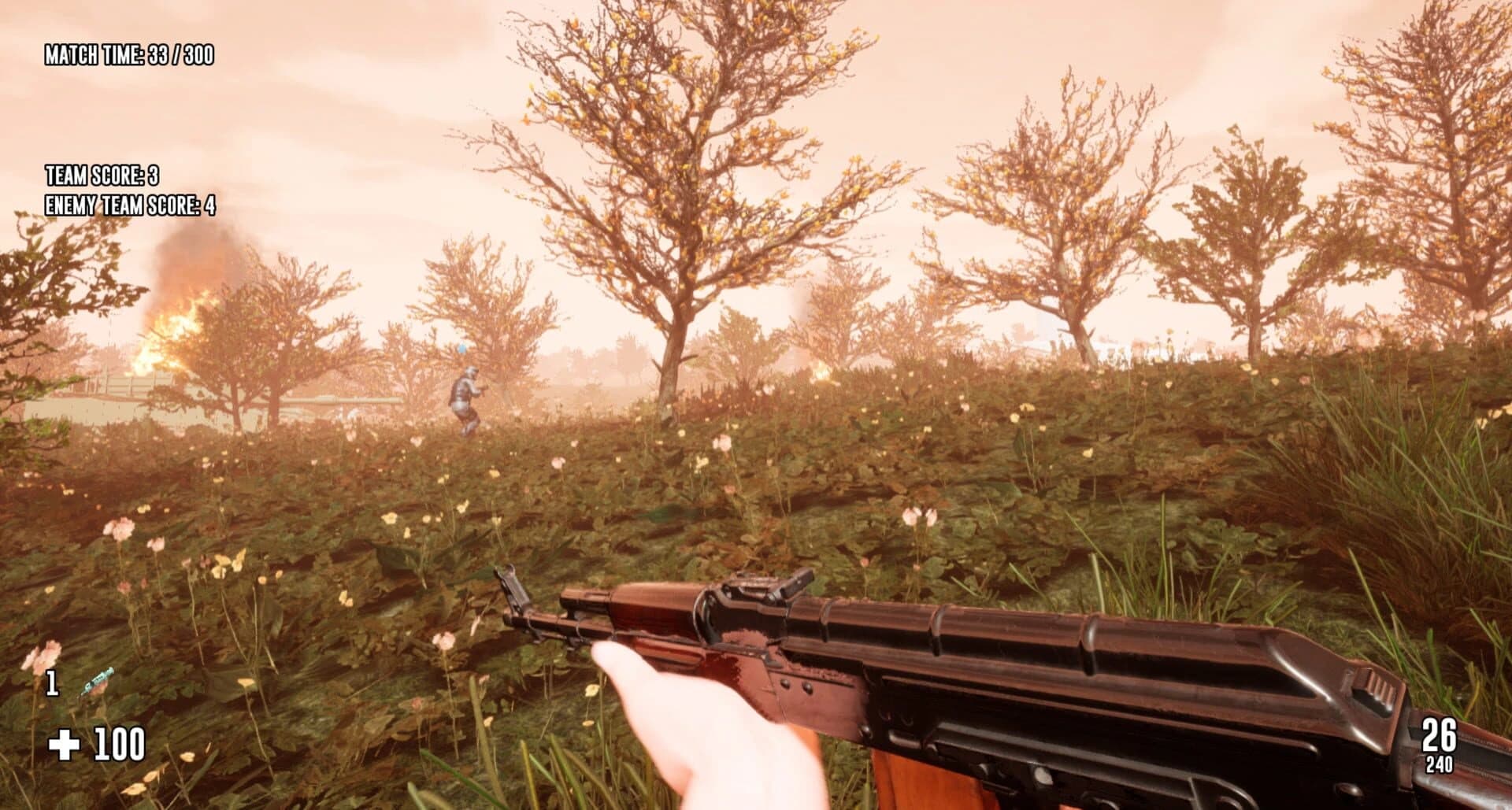This screenshot has width=1512, height=810.
Task: Click the grenade pictured beside the count
Action: click(x=96, y=679)
